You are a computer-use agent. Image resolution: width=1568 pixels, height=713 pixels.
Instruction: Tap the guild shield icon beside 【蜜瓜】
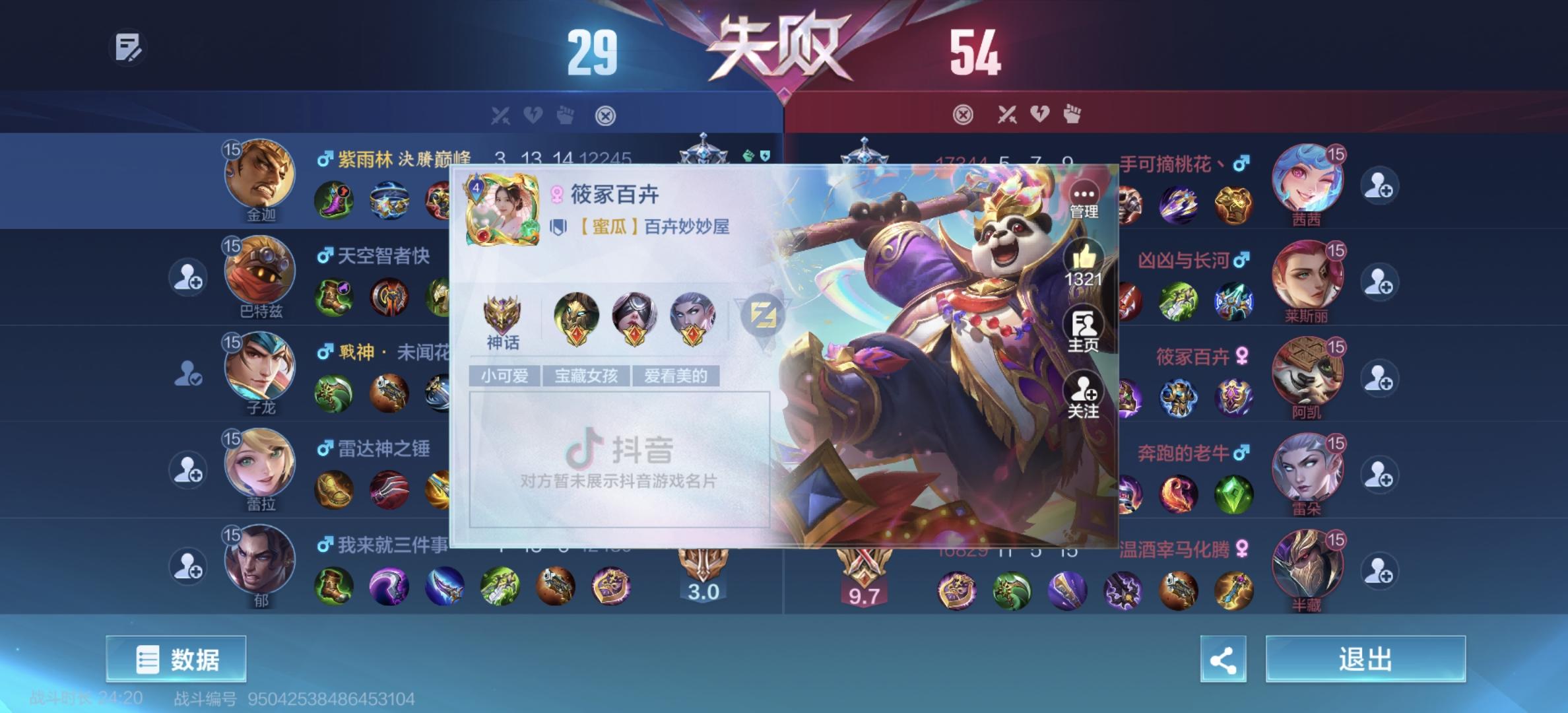point(560,224)
